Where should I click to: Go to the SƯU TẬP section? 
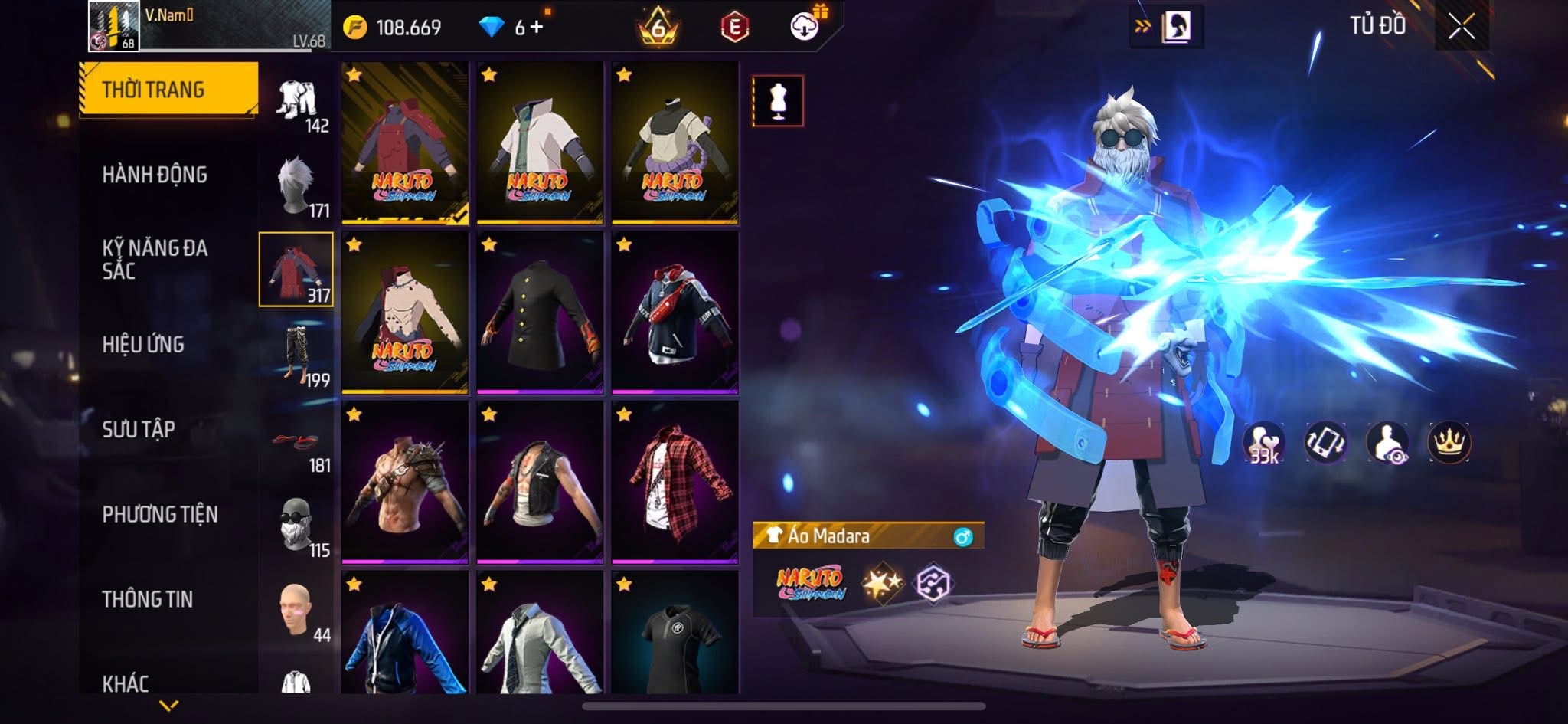pyautogui.click(x=139, y=429)
